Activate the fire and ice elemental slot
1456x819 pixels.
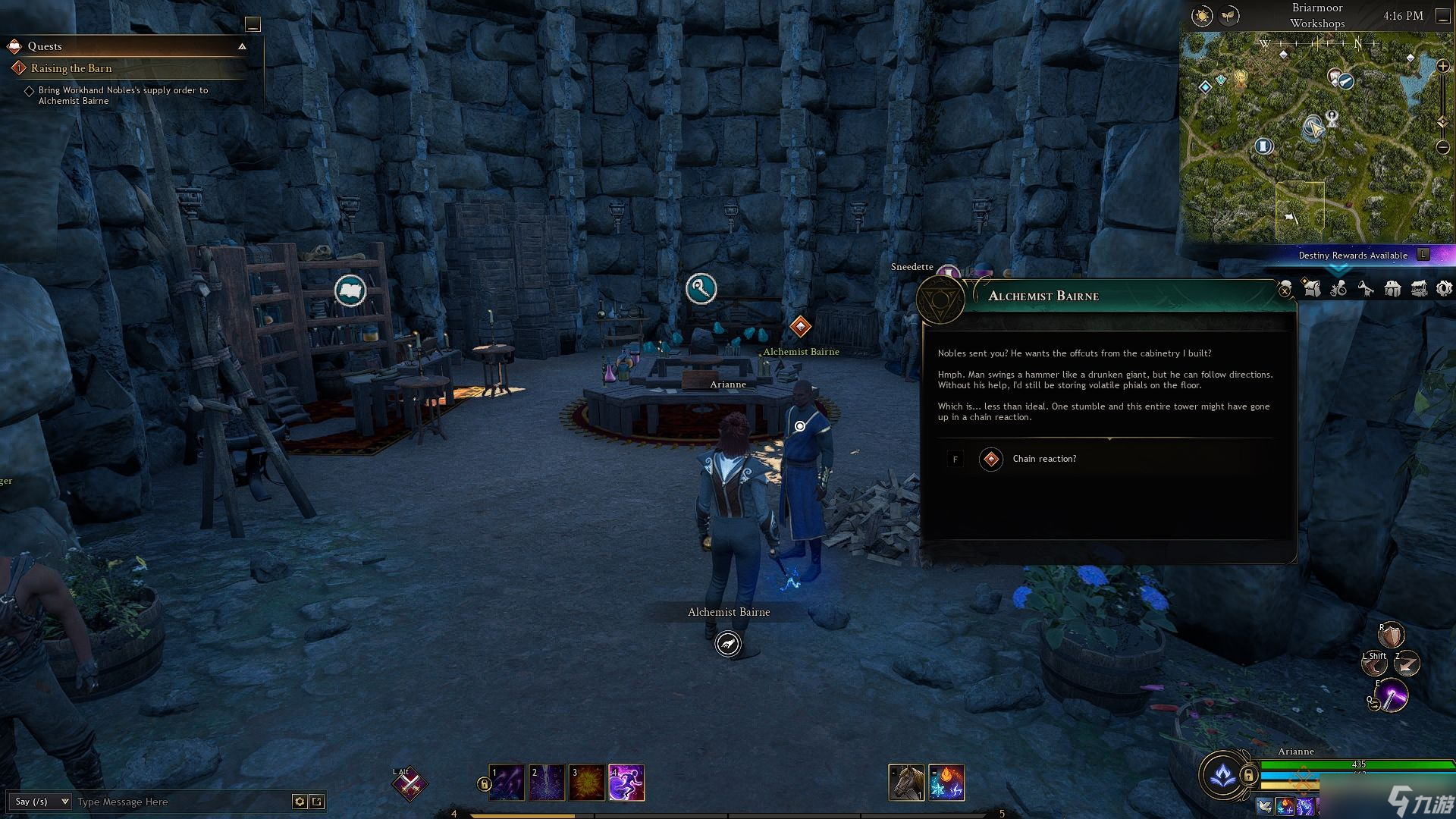coord(946,783)
